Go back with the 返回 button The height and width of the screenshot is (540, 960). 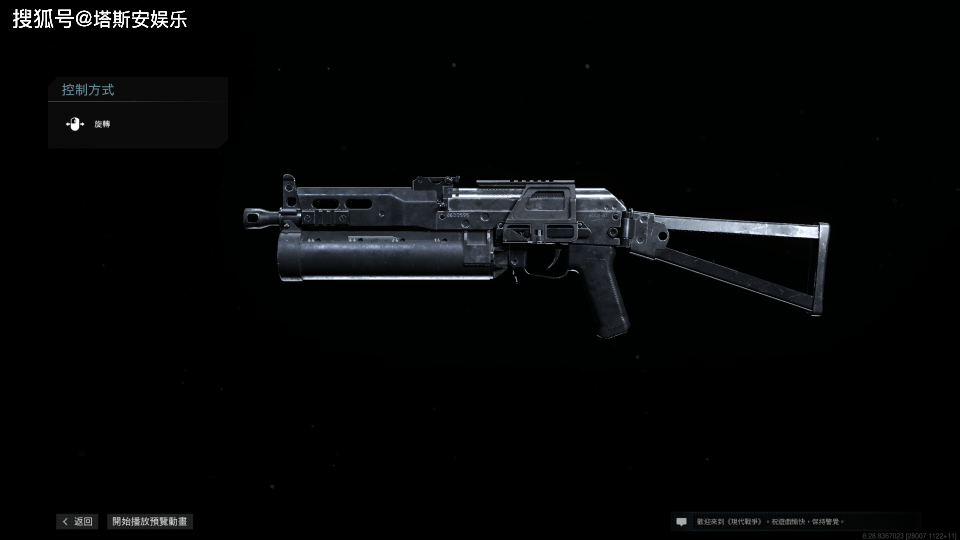pos(77,521)
